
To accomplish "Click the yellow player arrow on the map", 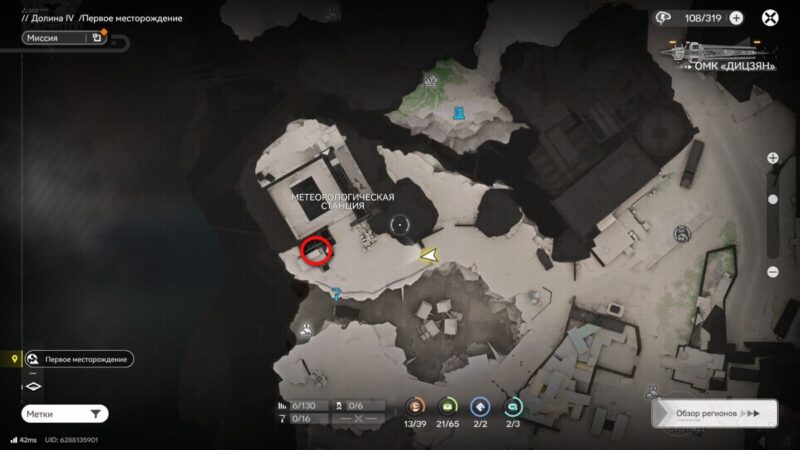I will (430, 256).
